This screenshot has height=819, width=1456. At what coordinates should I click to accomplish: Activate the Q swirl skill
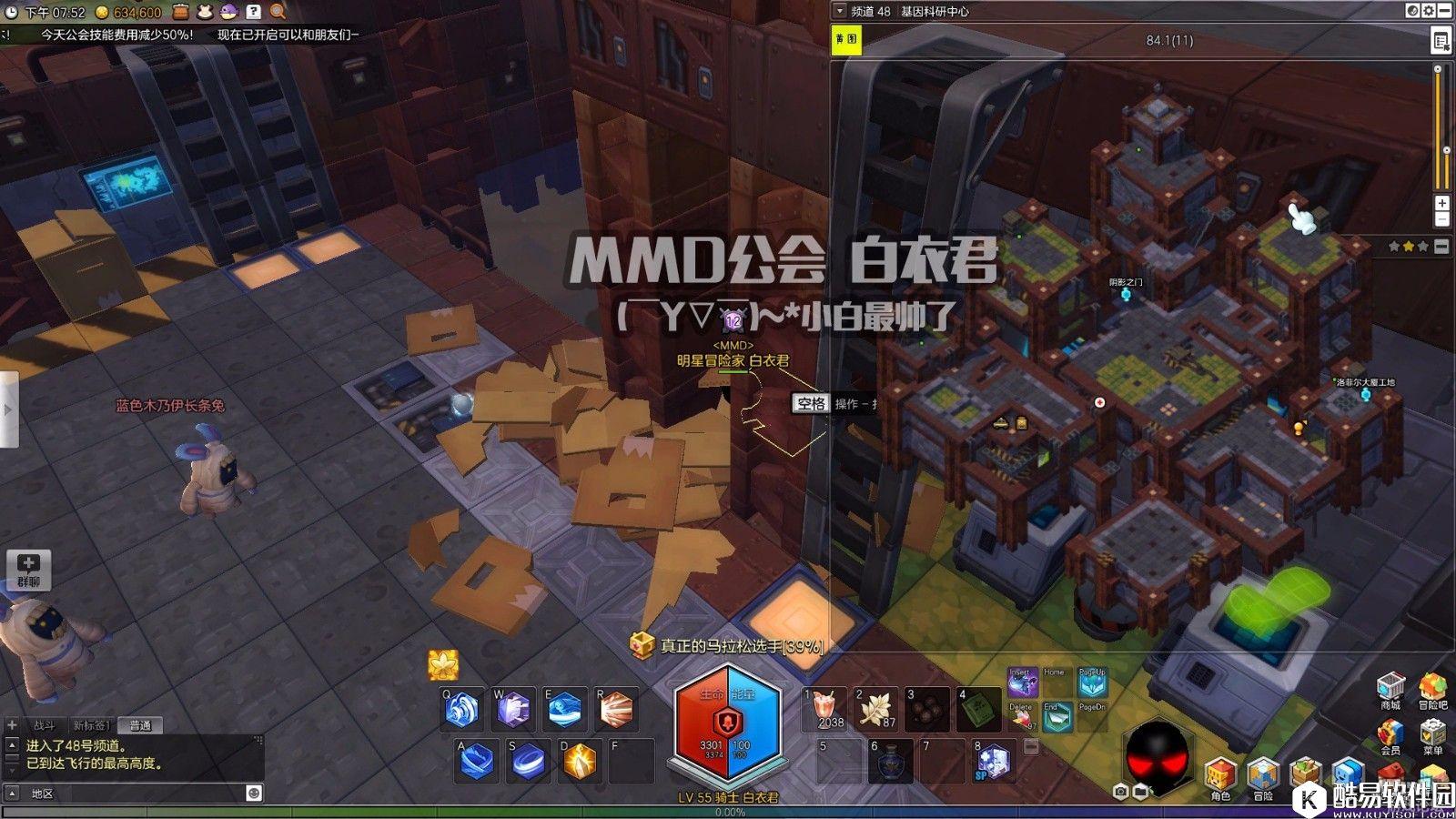click(x=461, y=710)
